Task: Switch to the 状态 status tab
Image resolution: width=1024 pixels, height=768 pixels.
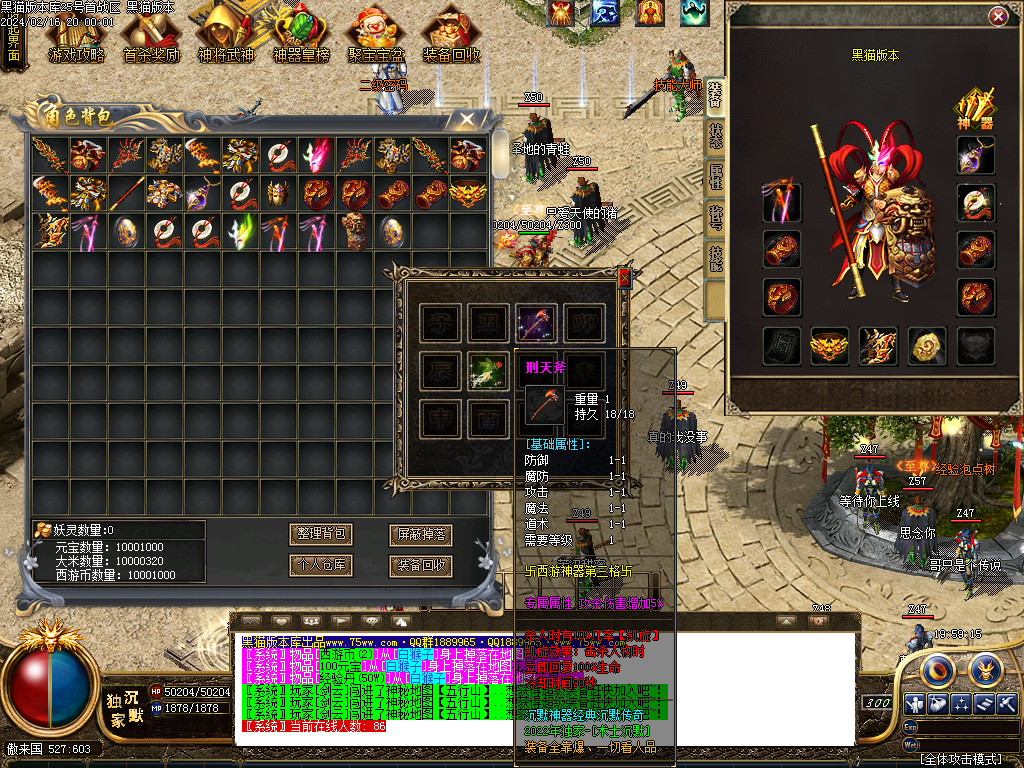Action: tap(716, 137)
